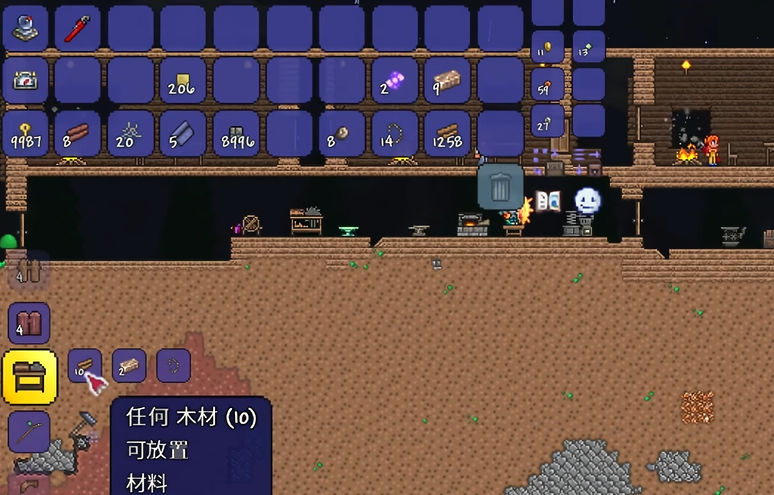Viewport: 774px width, 495px height.
Task: Click the trash can slot
Action: 500,186
